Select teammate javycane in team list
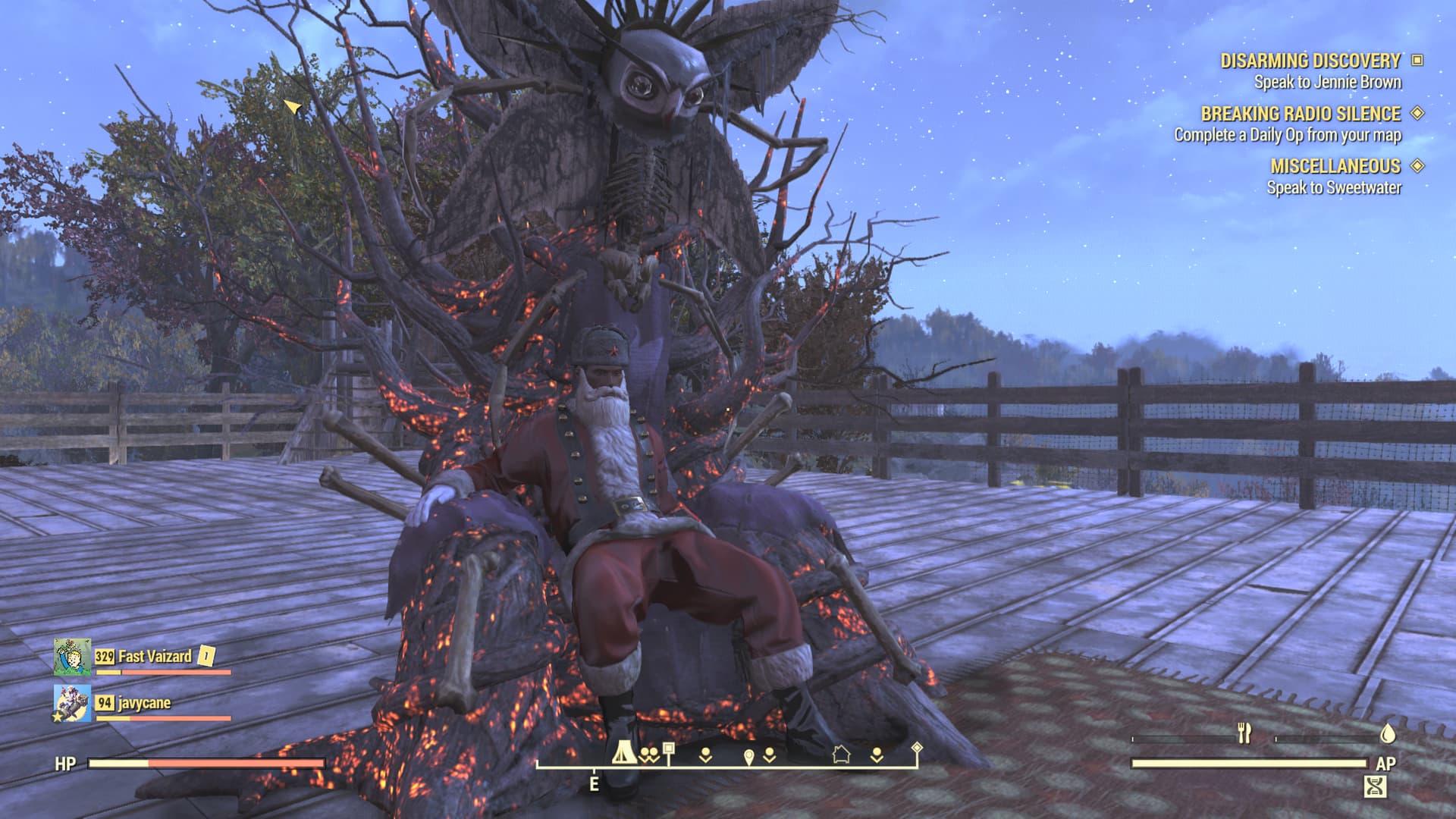The height and width of the screenshot is (819, 1456). (144, 703)
